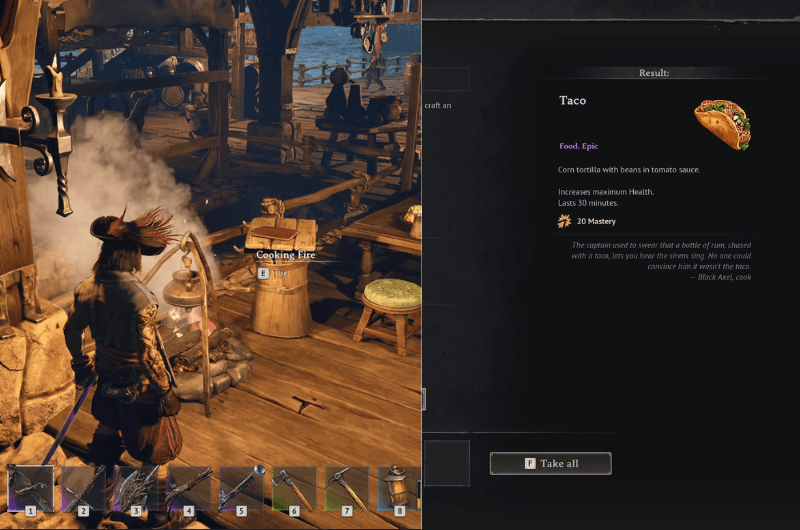Click the Take all button
This screenshot has width=800, height=530.
click(550, 463)
